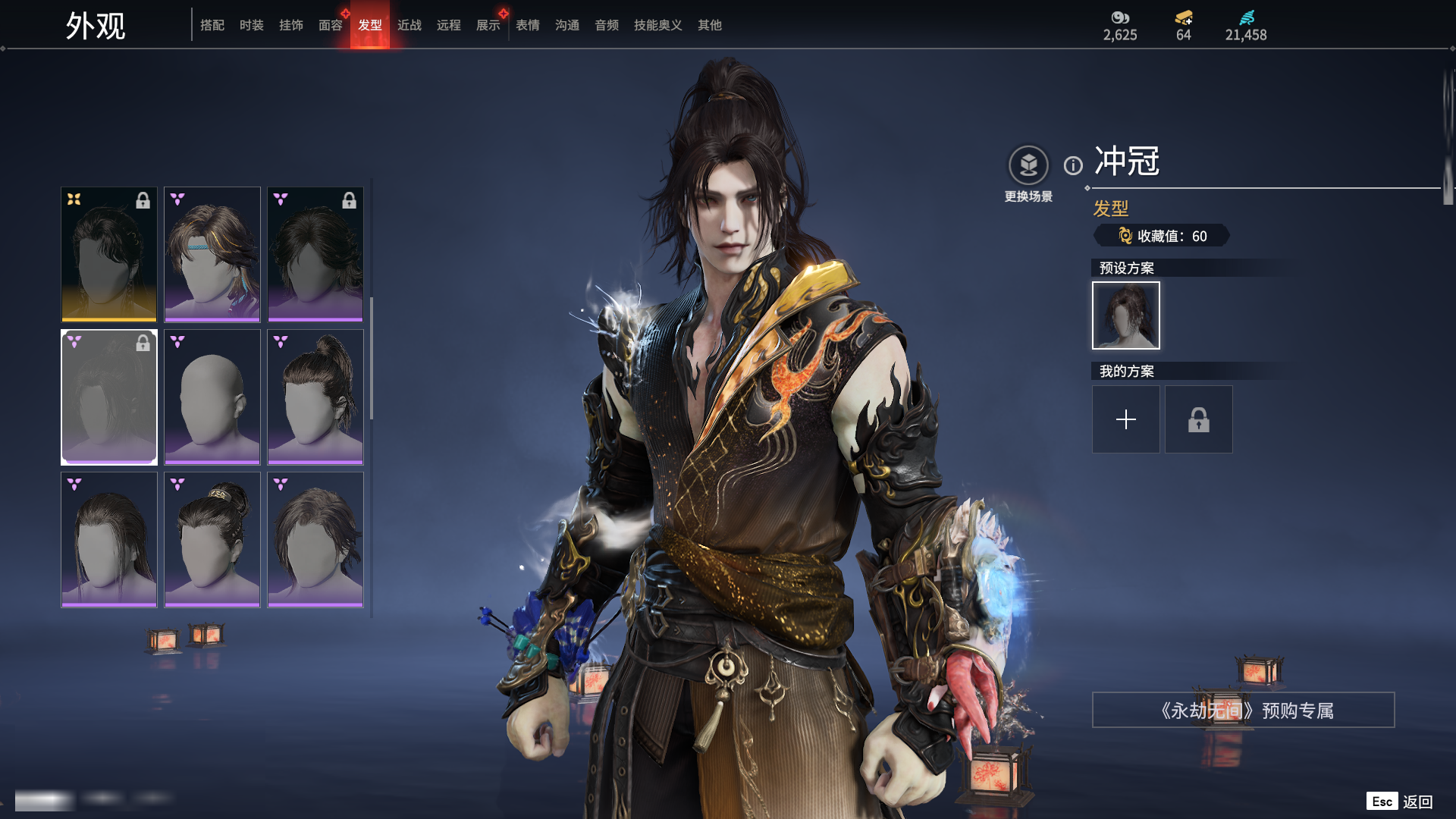Click the locked scheme slot under 我的方案
Viewport: 1456px width, 819px height.
tap(1199, 419)
